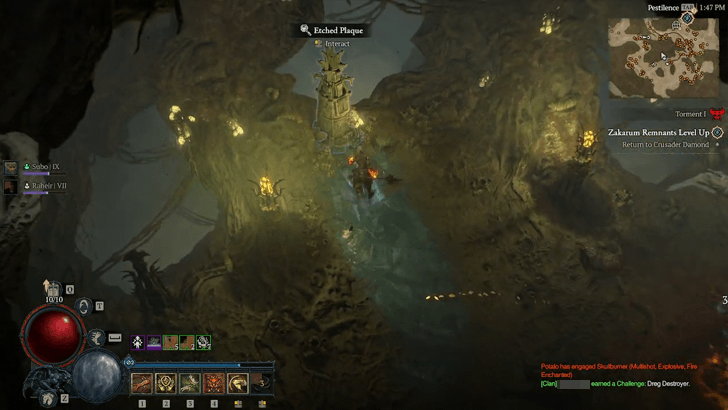
Task: Click the red Torment I difficulty icon
Action: click(715, 116)
